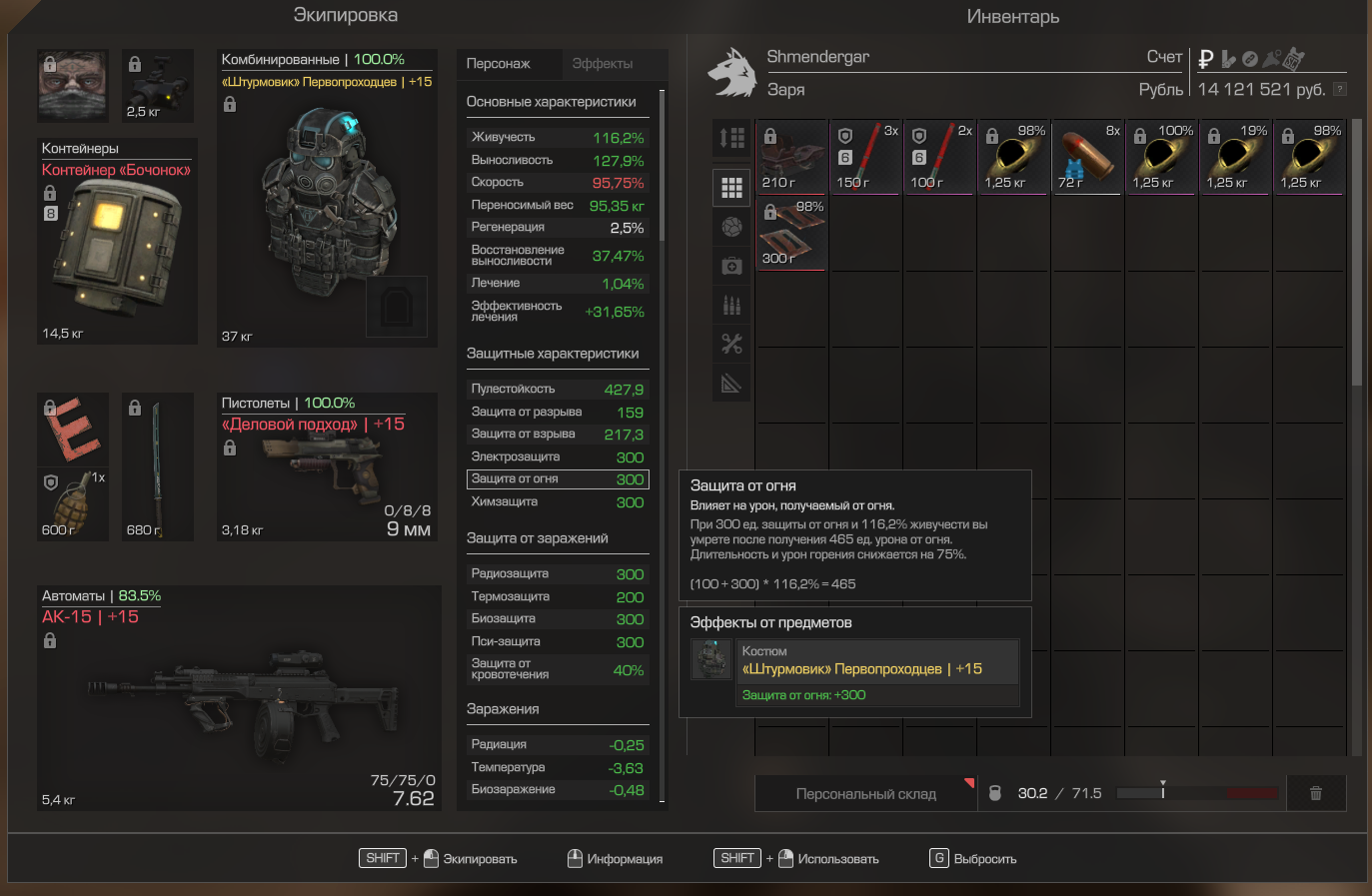Click the trash can delete button
The width and height of the screenshot is (1372, 896).
[1315, 793]
